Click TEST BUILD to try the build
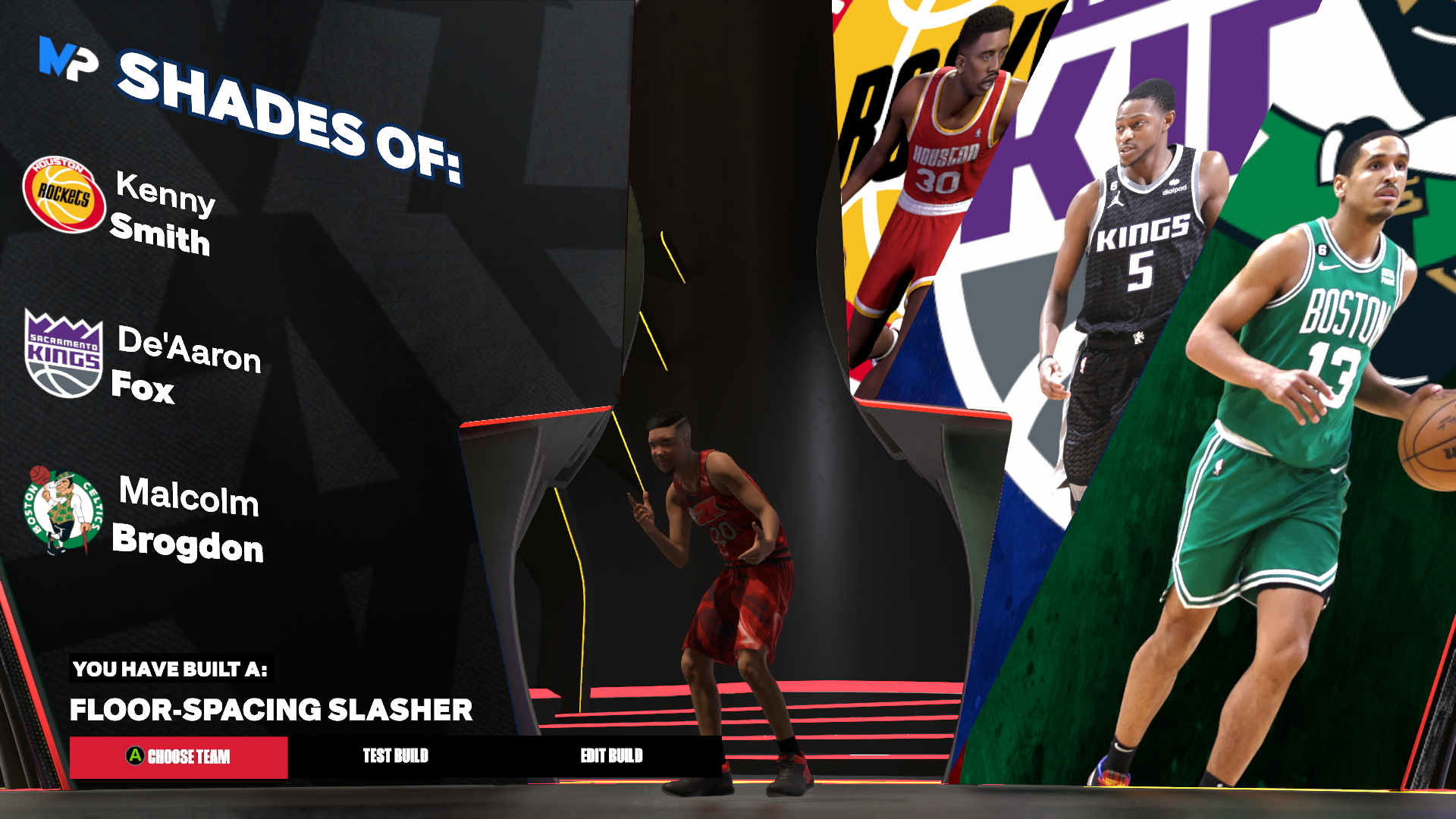Image resolution: width=1456 pixels, height=819 pixels. [396, 756]
